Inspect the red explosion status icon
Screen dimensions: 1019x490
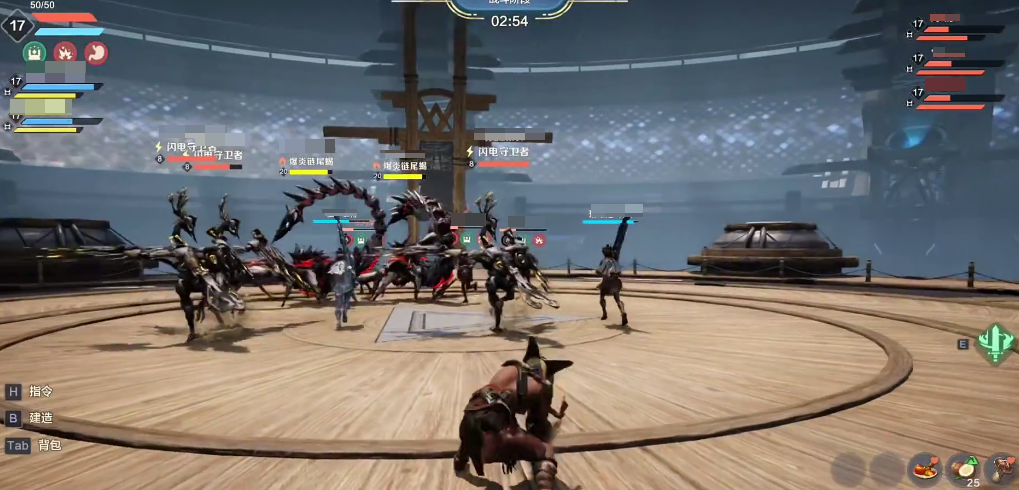click(65, 53)
